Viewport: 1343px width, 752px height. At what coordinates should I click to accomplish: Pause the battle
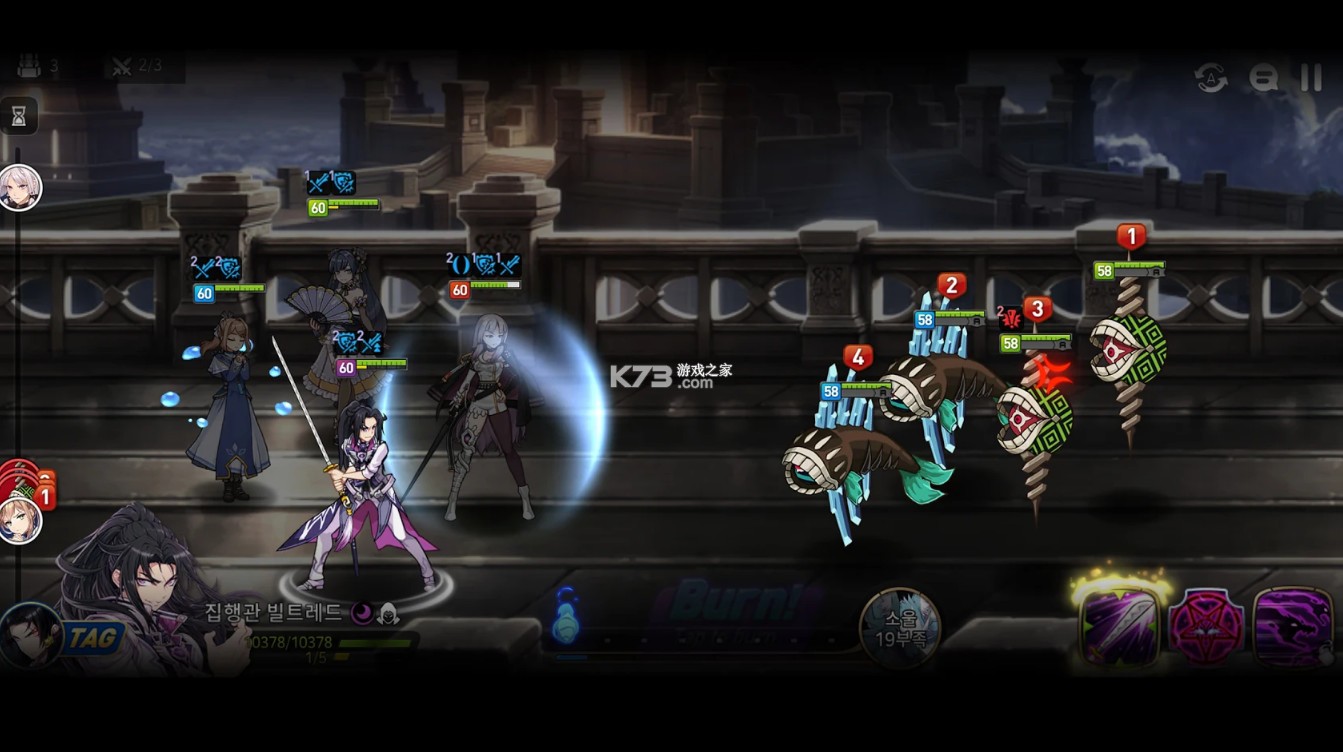1310,78
